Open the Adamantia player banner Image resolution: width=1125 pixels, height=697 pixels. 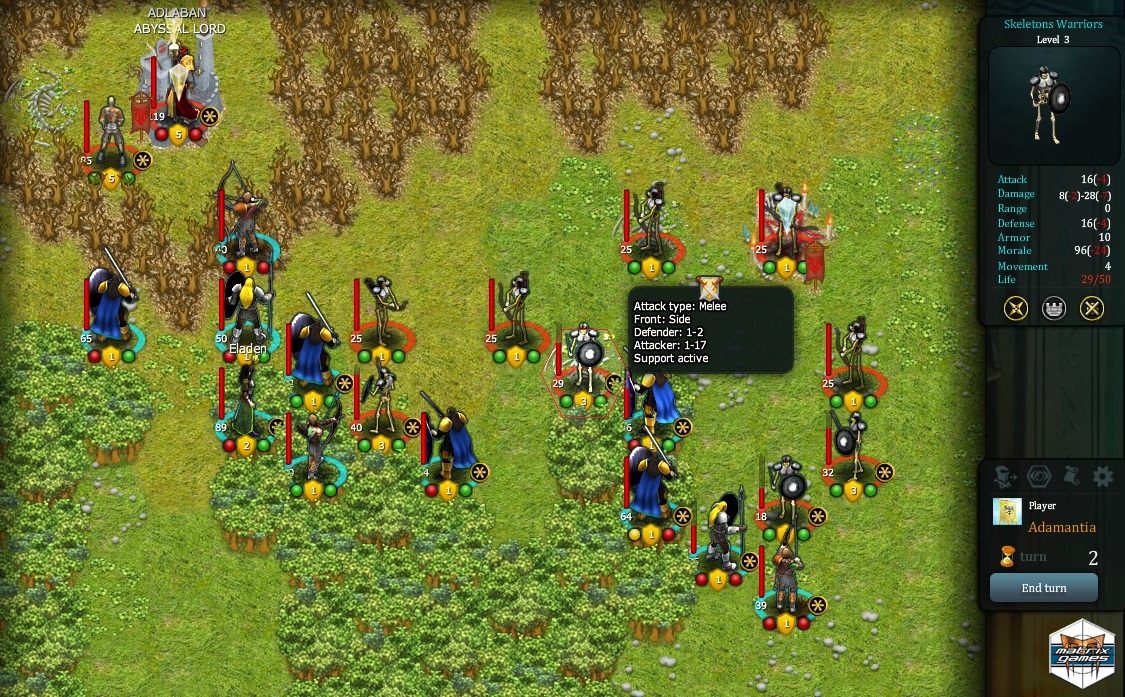1007,512
